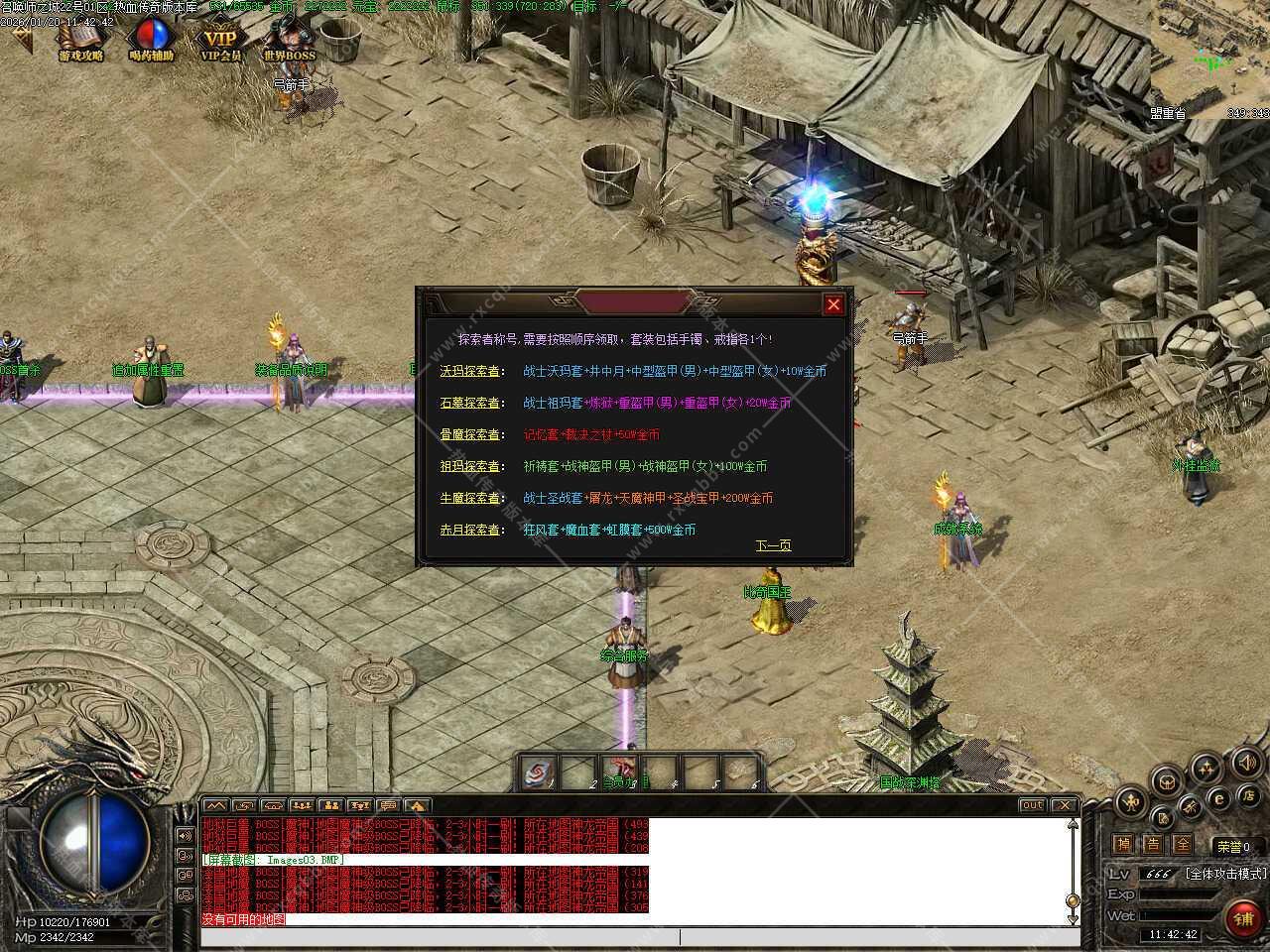Use the skill in hotbar slot 1
Screen dimensions: 1270x952
[x=538, y=772]
